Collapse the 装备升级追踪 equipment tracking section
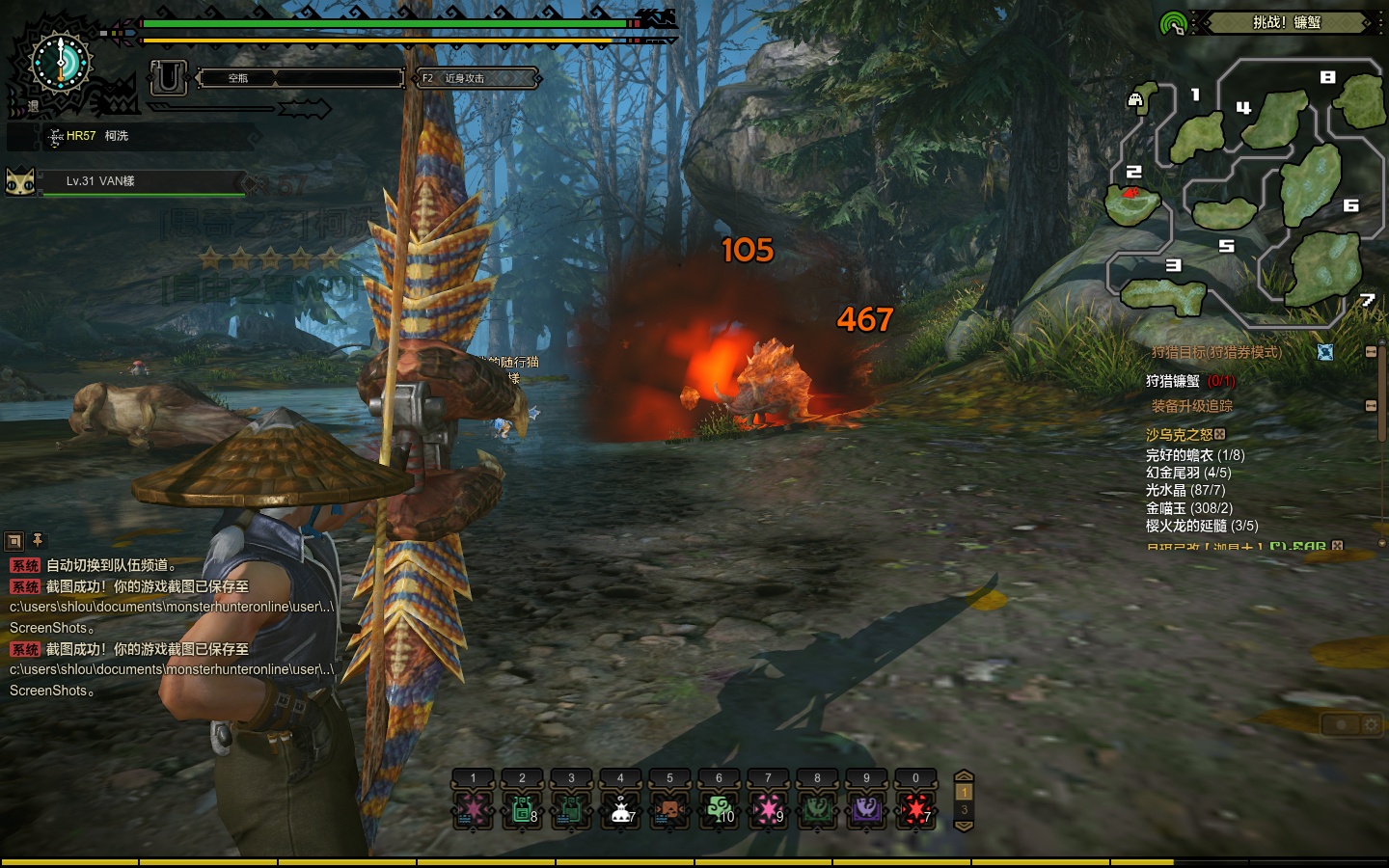The width and height of the screenshot is (1389, 868). click(x=1371, y=406)
